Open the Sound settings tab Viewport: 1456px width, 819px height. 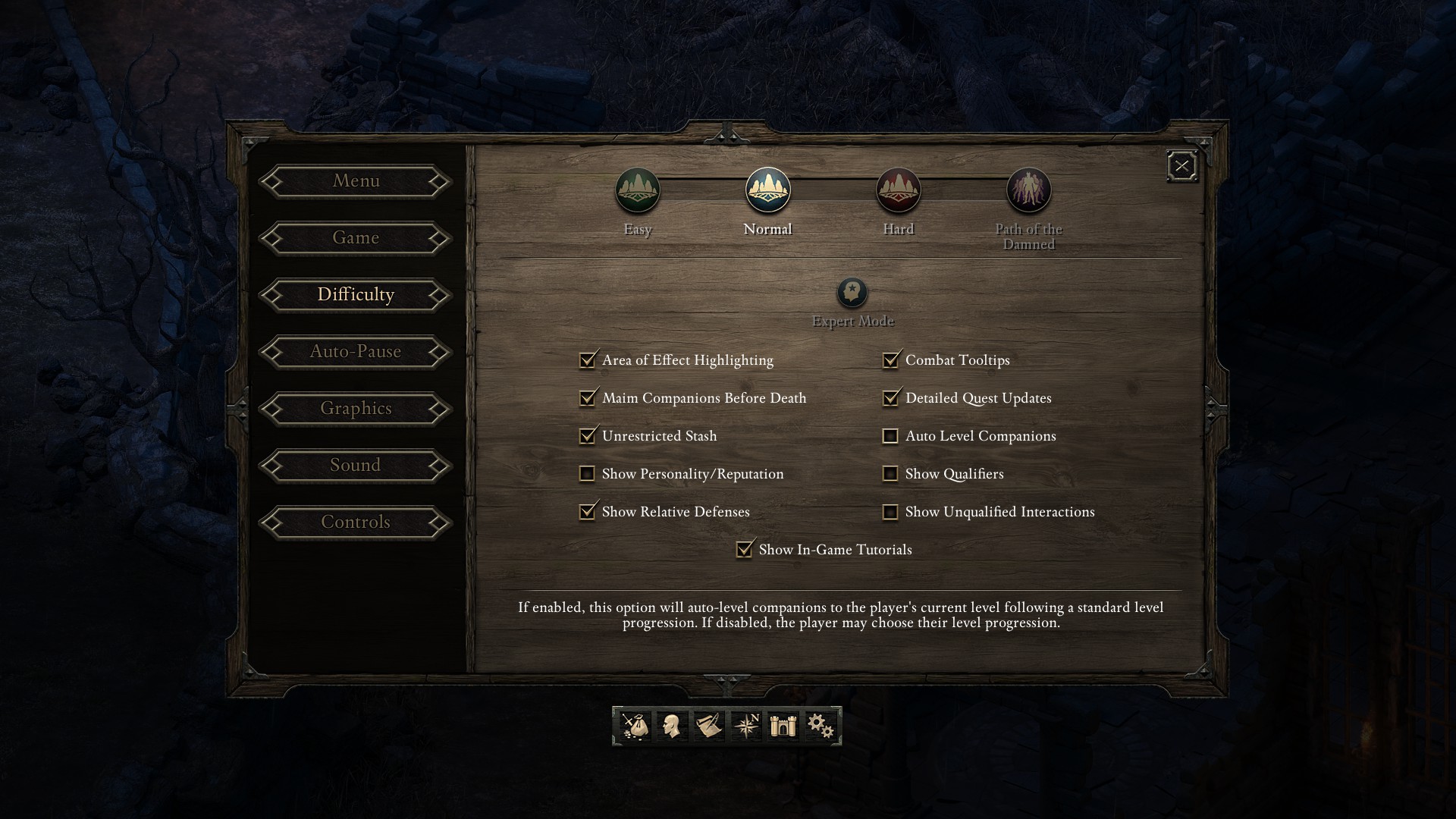(356, 466)
